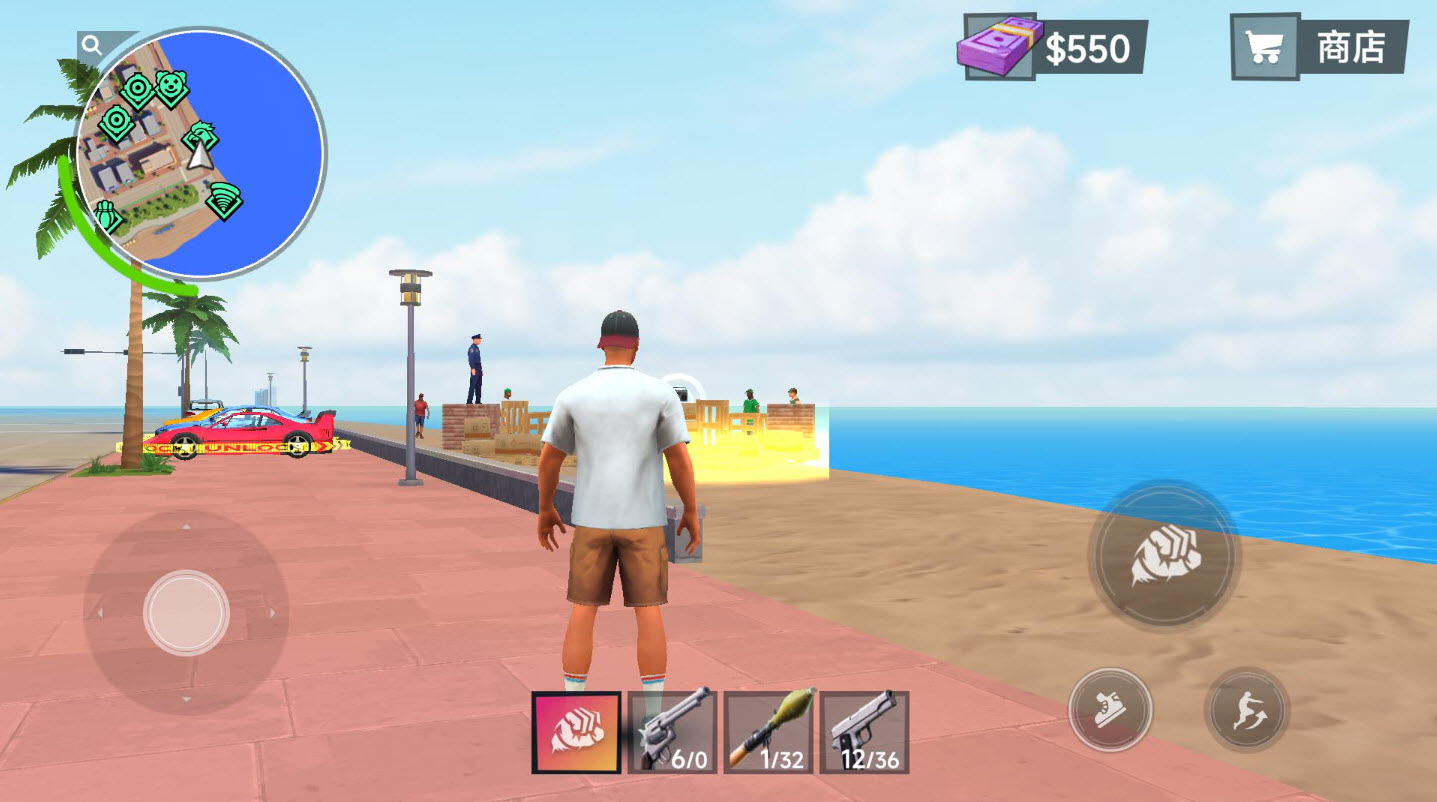The height and width of the screenshot is (802, 1437).
Task: Select the fist melee hotbar slot
Action: [575, 733]
